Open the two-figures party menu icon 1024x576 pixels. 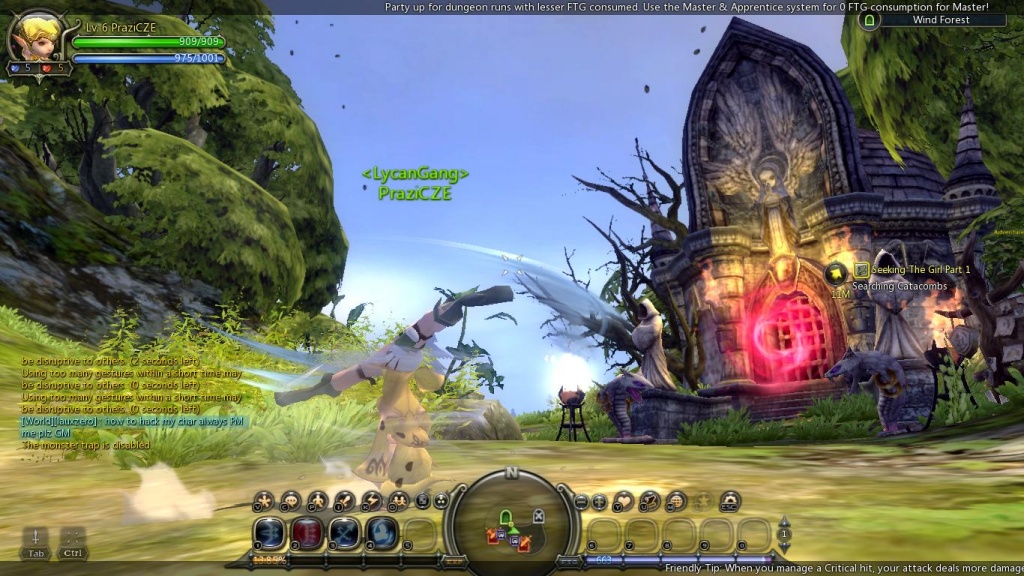pos(398,501)
